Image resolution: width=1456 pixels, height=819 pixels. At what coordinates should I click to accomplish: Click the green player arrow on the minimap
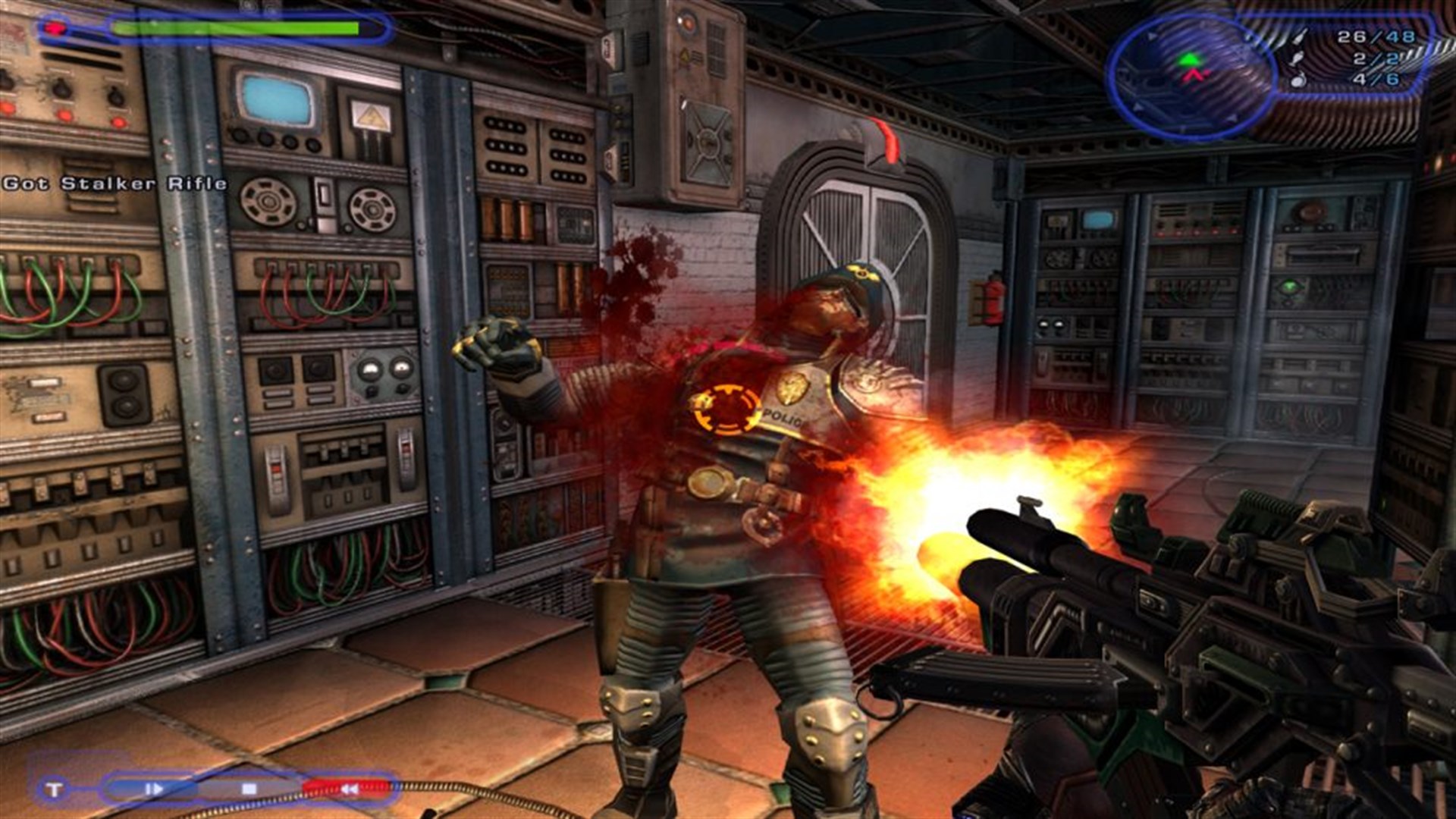1189,59
